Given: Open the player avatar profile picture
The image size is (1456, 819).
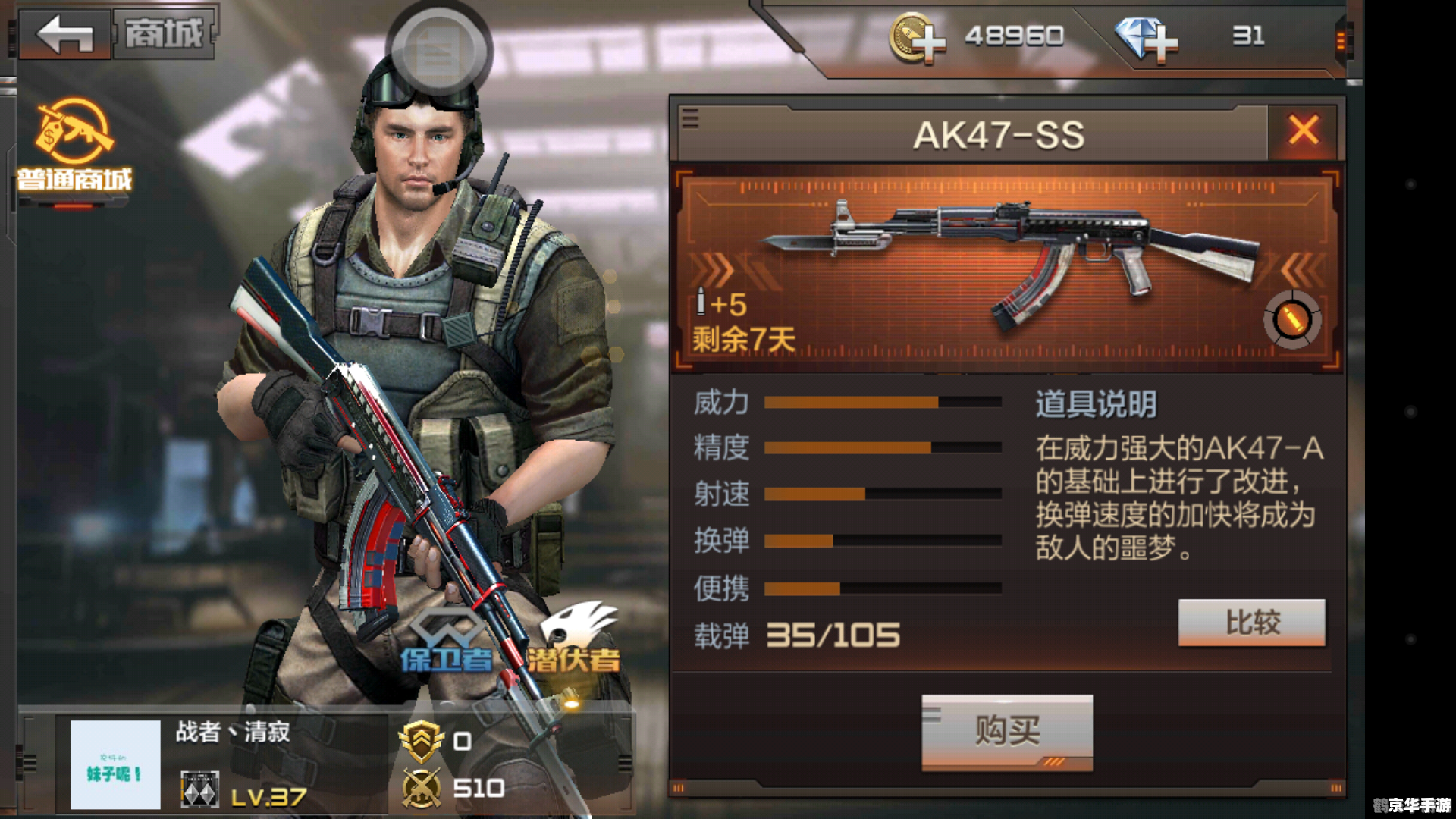Looking at the screenshot, I should pyautogui.click(x=115, y=764).
